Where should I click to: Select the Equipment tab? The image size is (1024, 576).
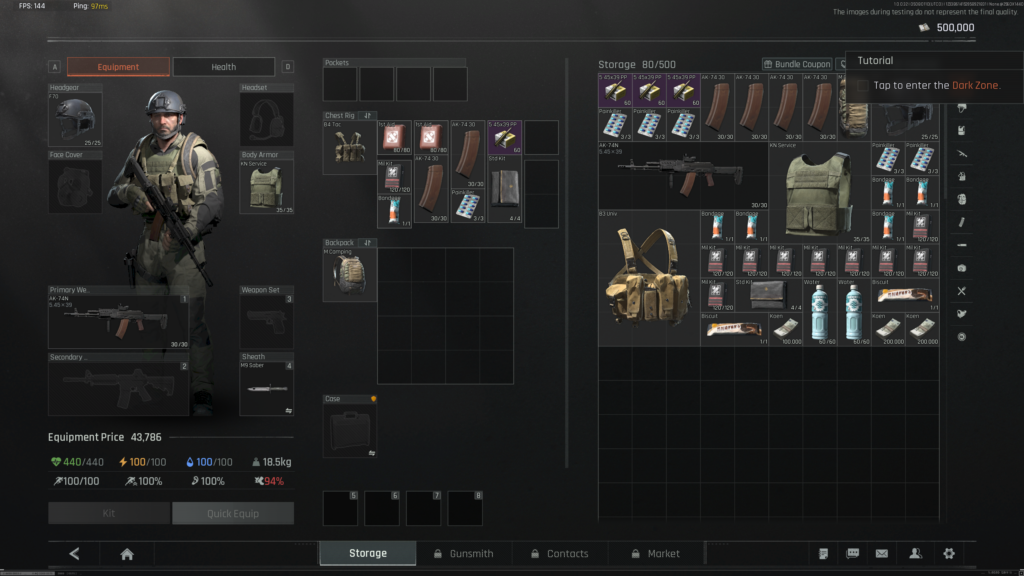[118, 67]
